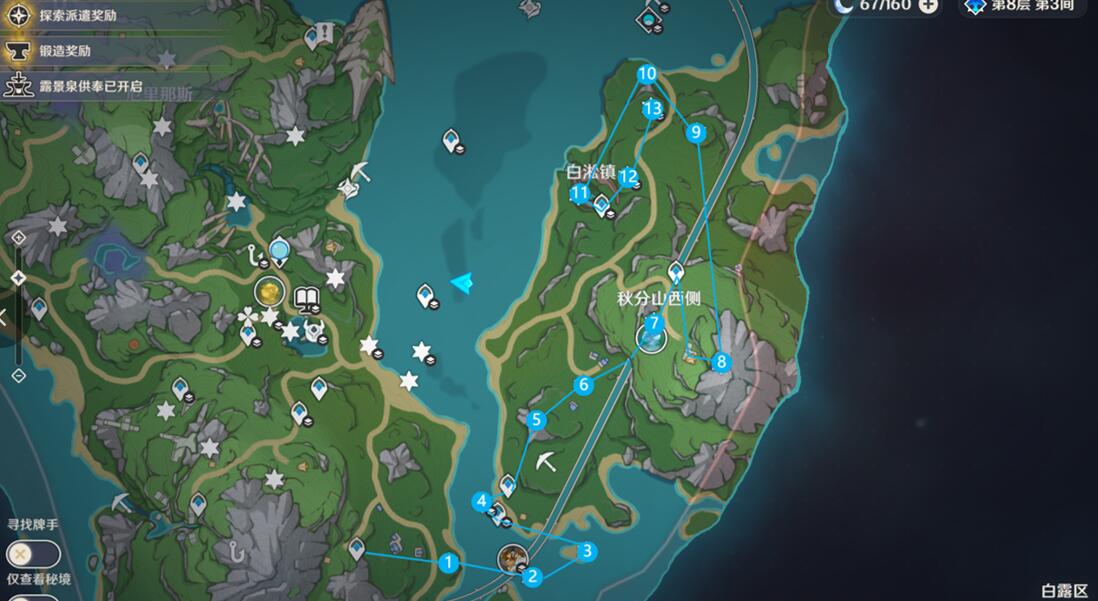This screenshot has height=601, width=1098.
Task: Select route marker number 1
Action: (x=449, y=563)
